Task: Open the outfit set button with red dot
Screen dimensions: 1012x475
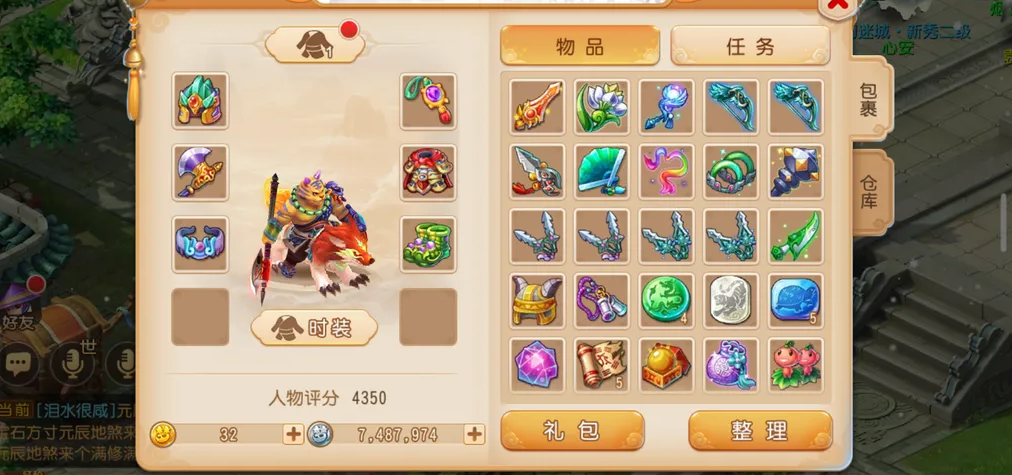Action: point(314,44)
